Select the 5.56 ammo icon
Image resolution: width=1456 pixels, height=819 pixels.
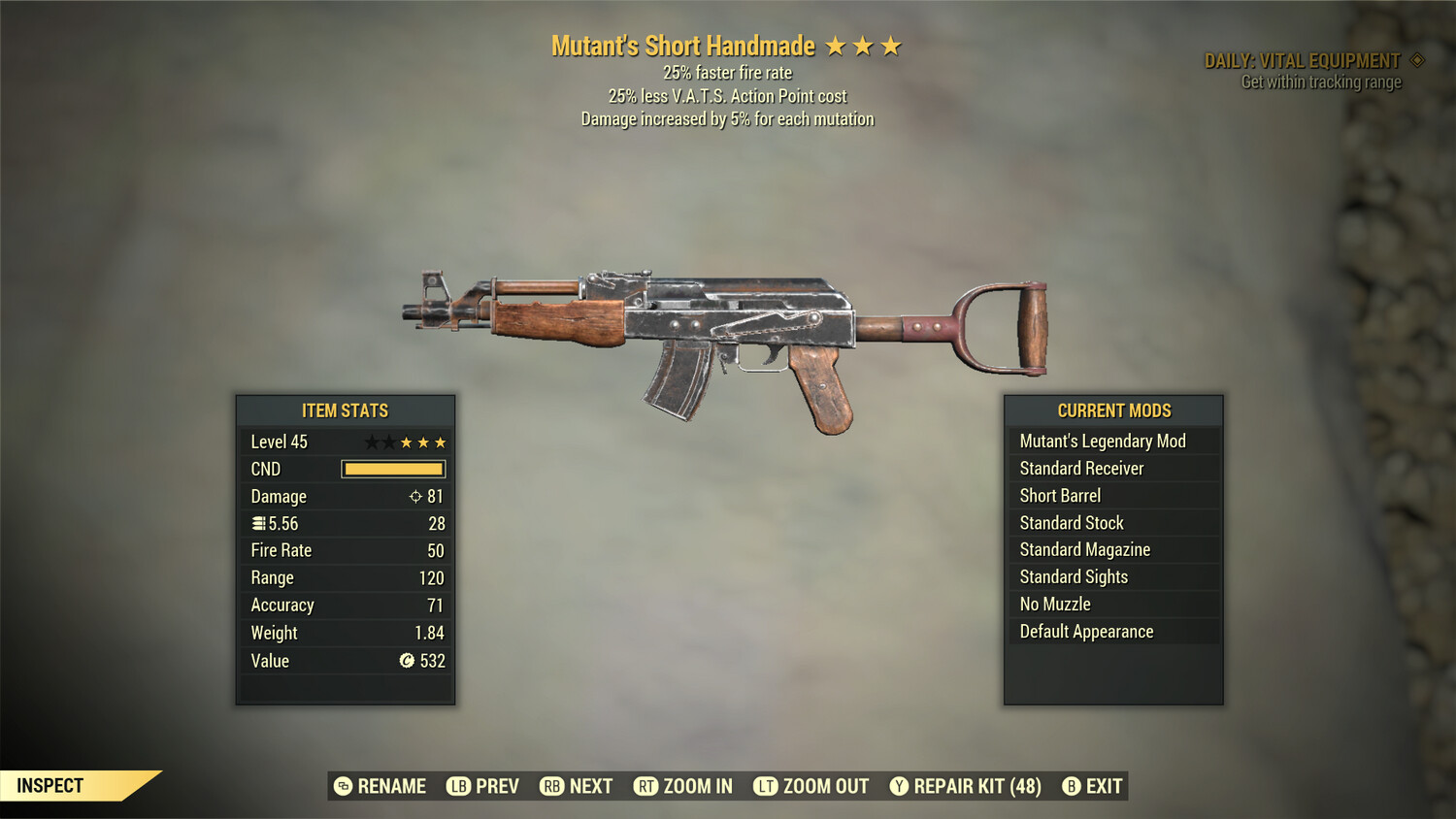pos(258,523)
